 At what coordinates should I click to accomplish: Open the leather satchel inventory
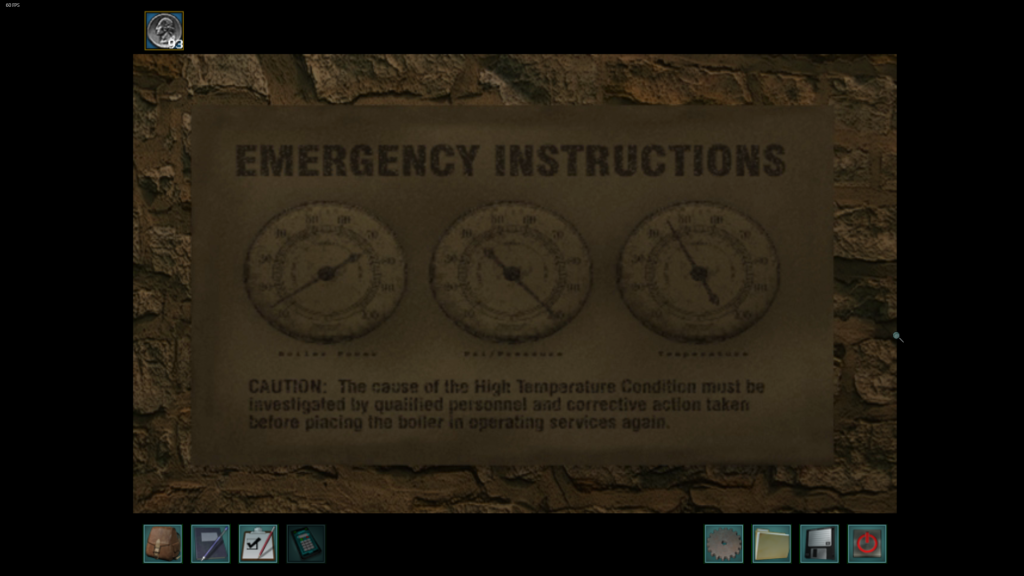click(x=162, y=544)
